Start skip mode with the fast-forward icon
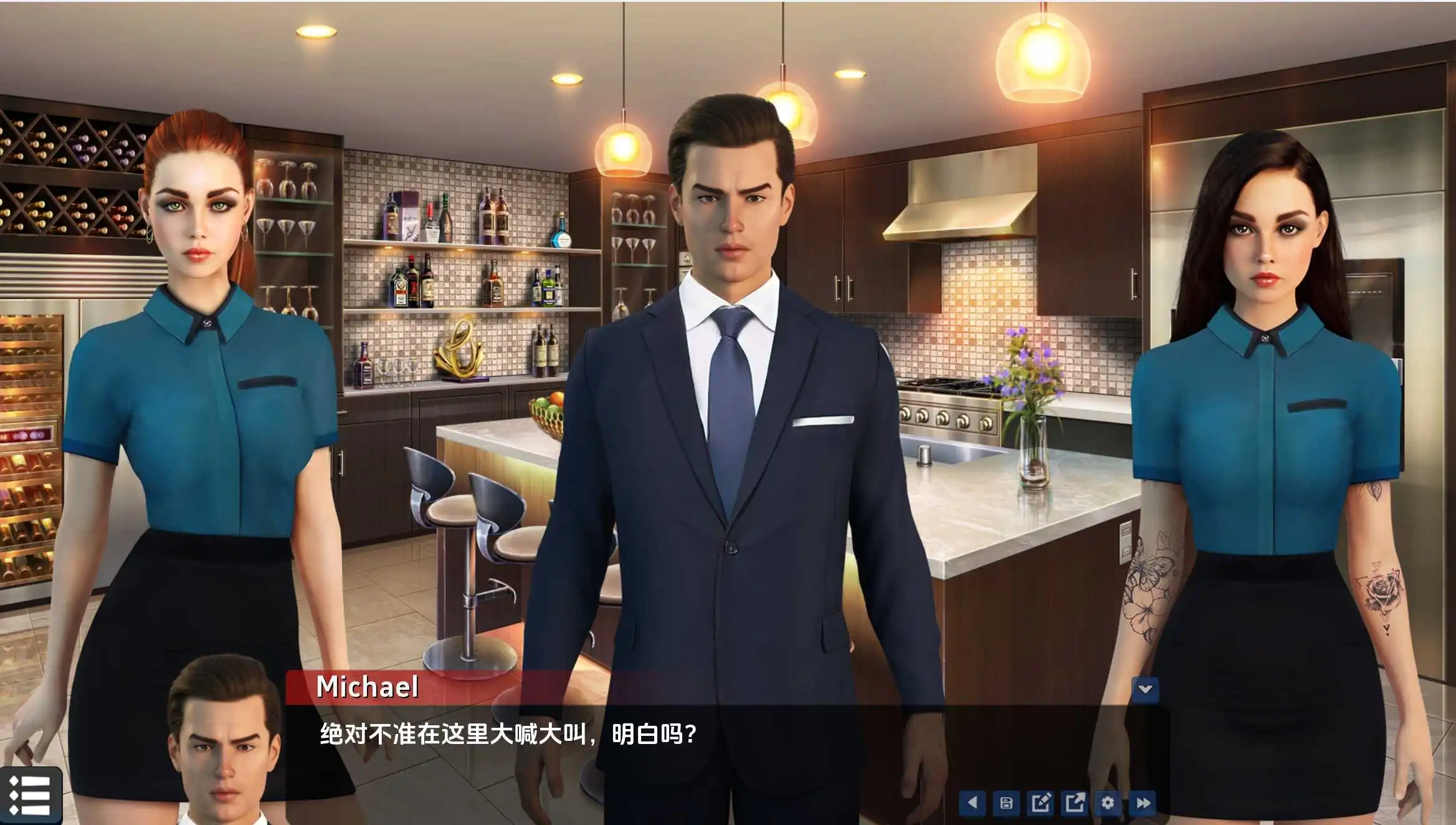The image size is (1456, 825). pos(1142,803)
